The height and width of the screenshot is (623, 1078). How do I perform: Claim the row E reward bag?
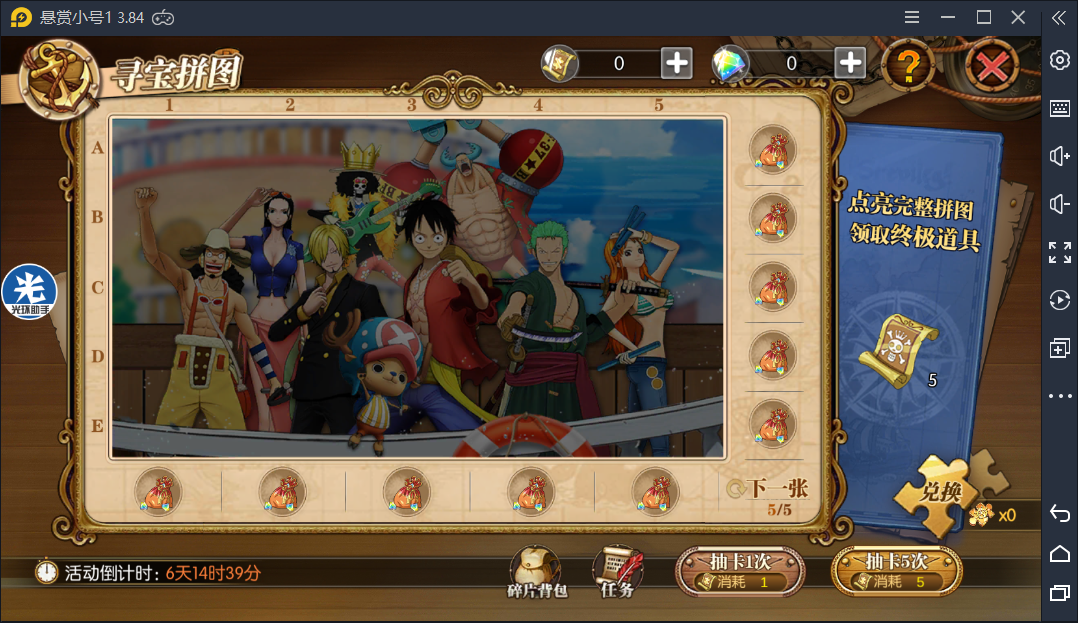pyautogui.click(x=773, y=423)
